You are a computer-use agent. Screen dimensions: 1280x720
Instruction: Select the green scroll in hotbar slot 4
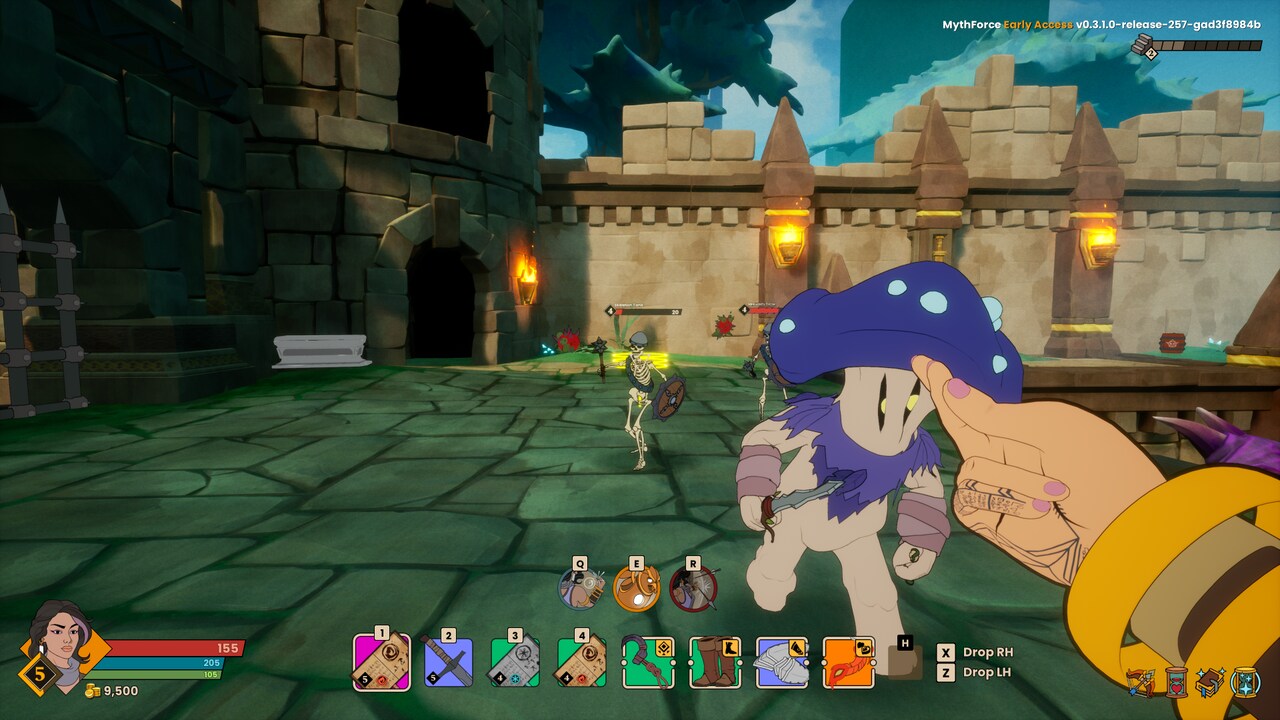pyautogui.click(x=581, y=662)
